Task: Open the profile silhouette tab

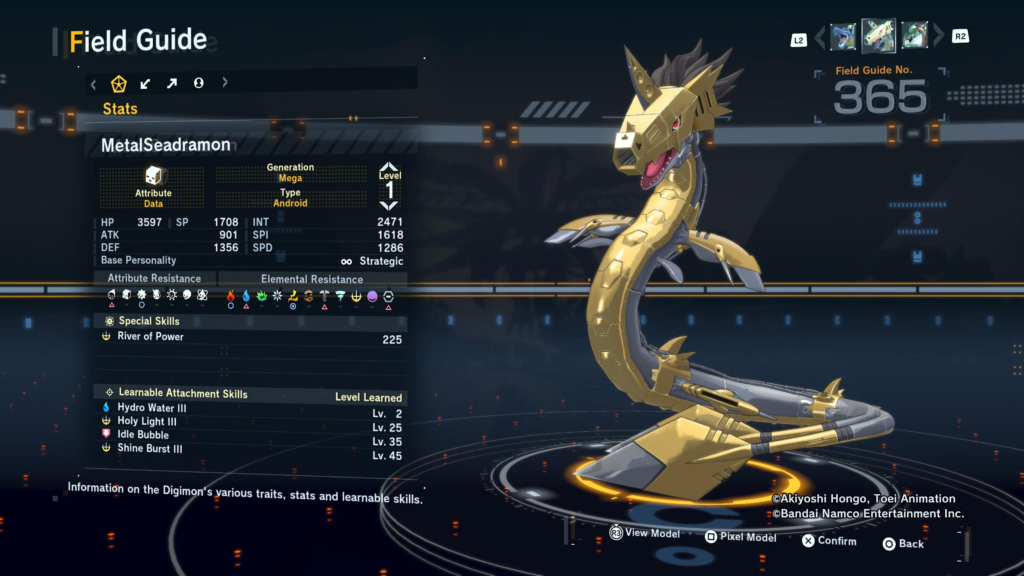Action: click(198, 83)
